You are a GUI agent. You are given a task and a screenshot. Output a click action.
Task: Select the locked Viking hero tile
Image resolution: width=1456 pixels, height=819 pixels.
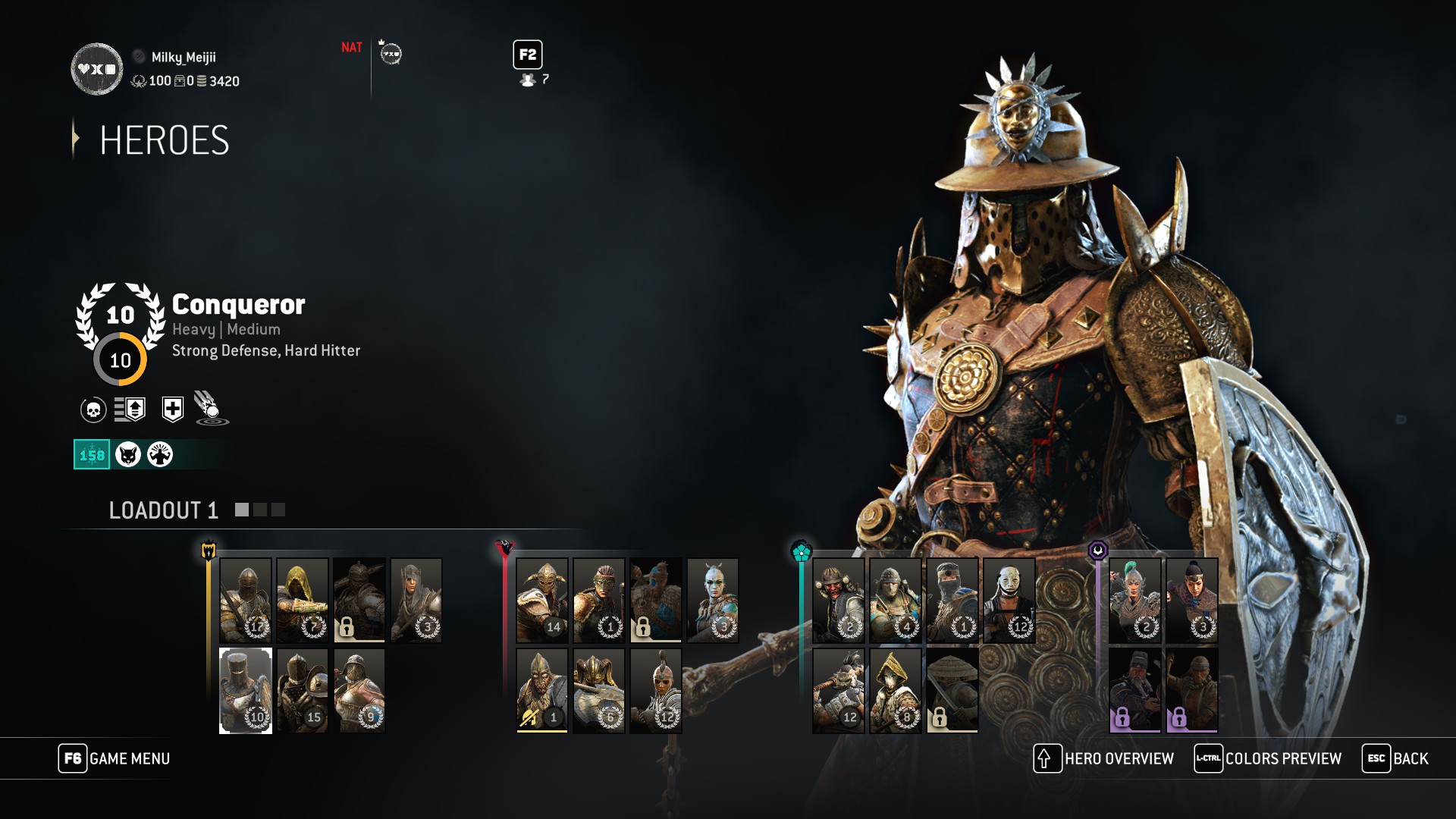(656, 600)
